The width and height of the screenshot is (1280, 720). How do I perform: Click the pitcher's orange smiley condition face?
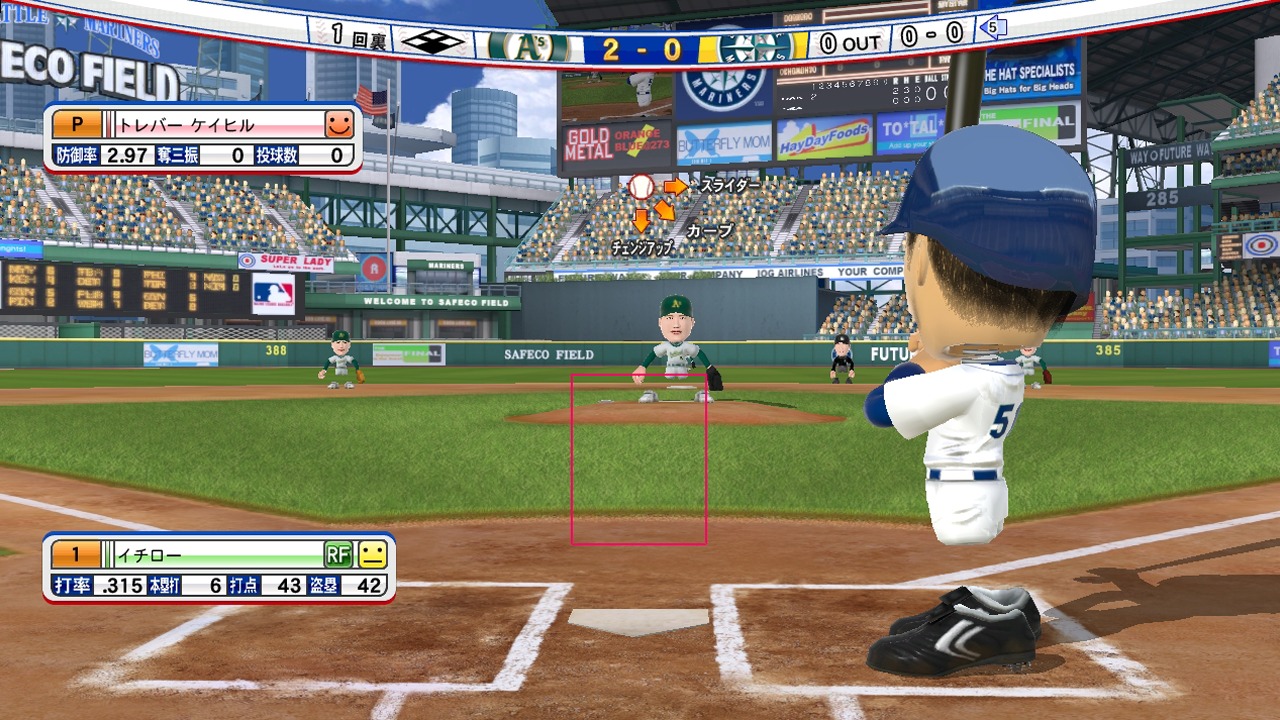click(340, 125)
